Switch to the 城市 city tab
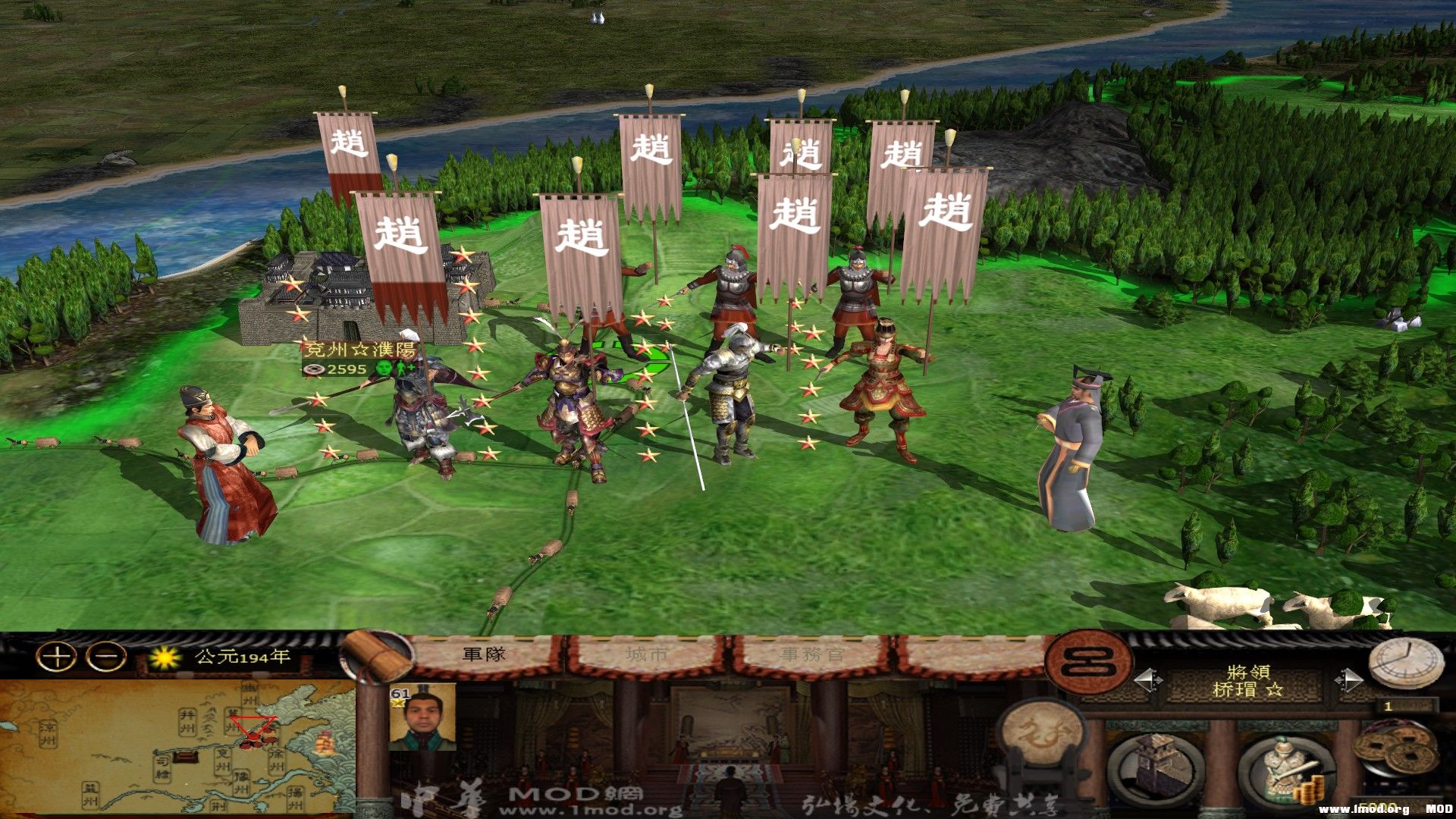Viewport: 1456px width, 819px height. pos(647,655)
